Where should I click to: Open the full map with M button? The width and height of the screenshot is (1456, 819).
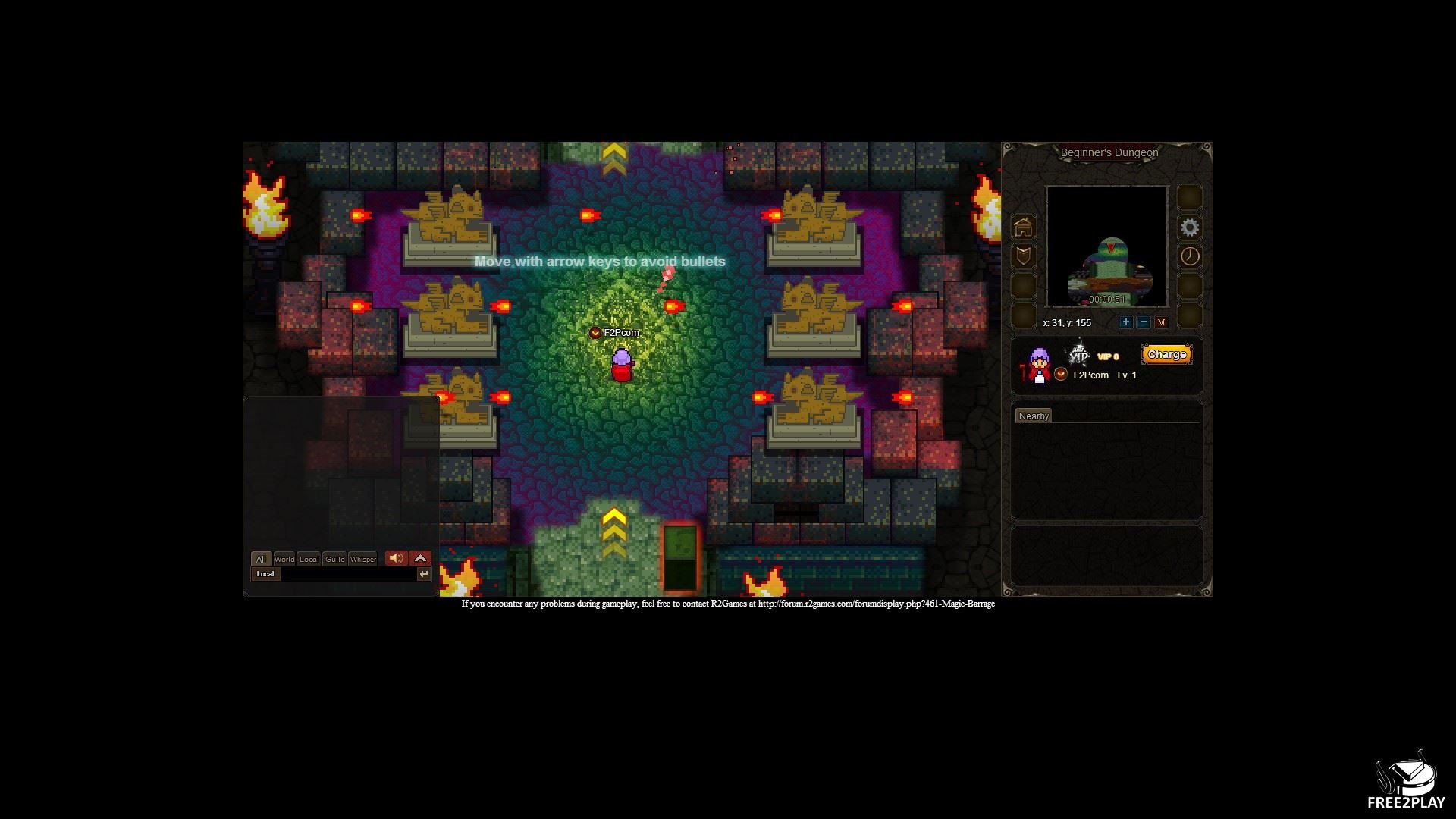click(x=1161, y=322)
